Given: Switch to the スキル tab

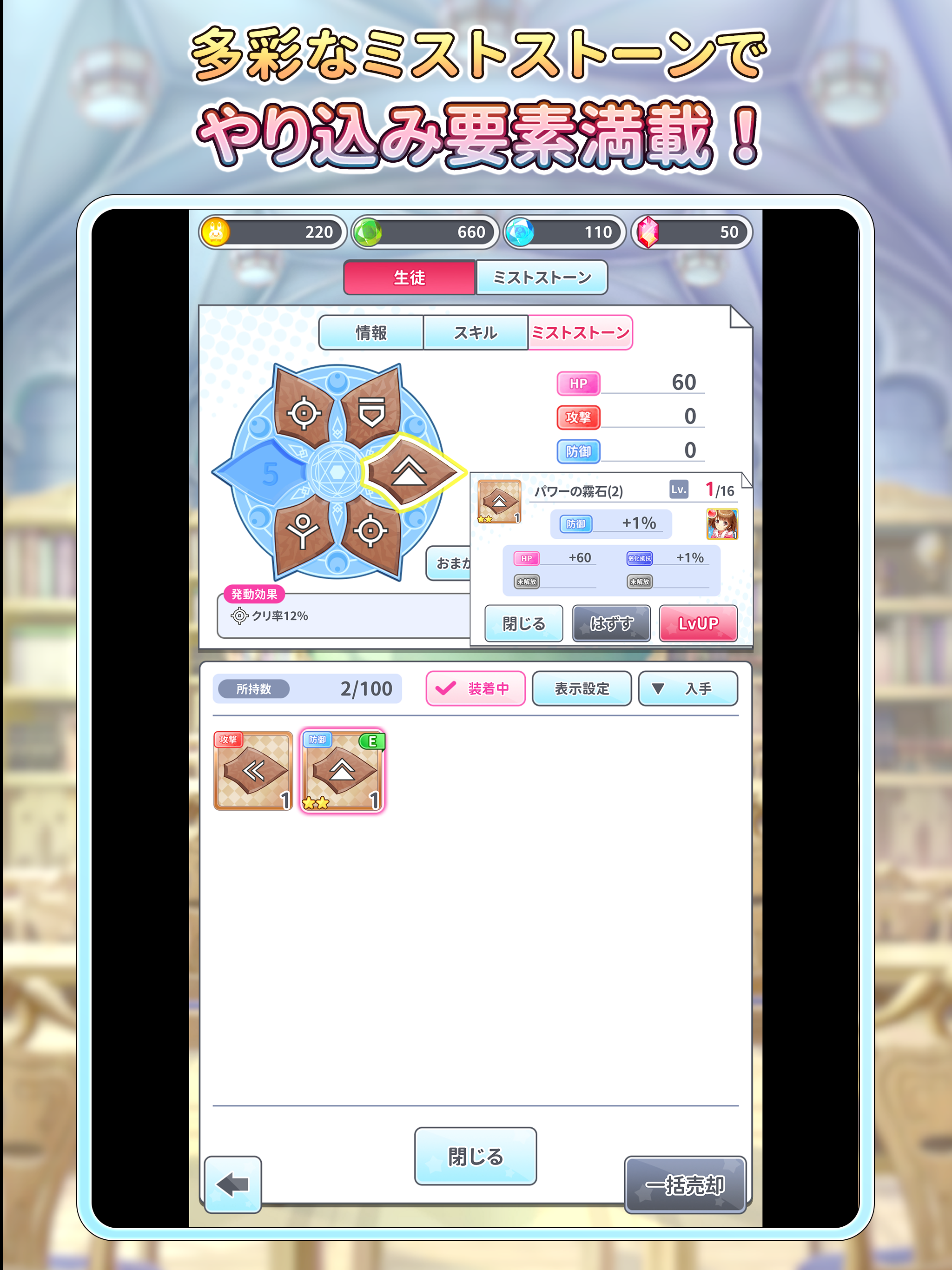Looking at the screenshot, I should pos(476,332).
